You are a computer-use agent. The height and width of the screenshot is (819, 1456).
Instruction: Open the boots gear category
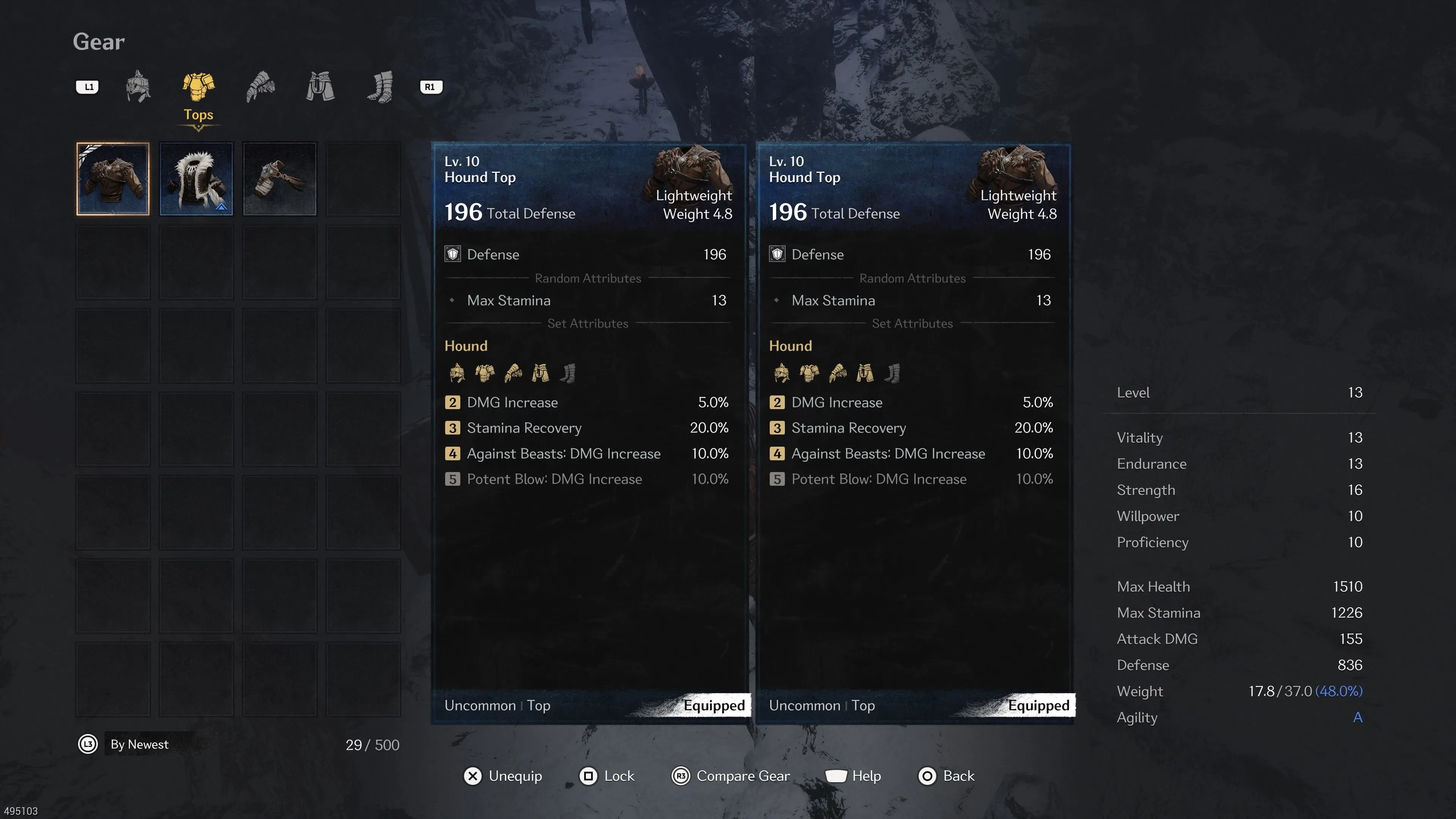pyautogui.click(x=380, y=86)
